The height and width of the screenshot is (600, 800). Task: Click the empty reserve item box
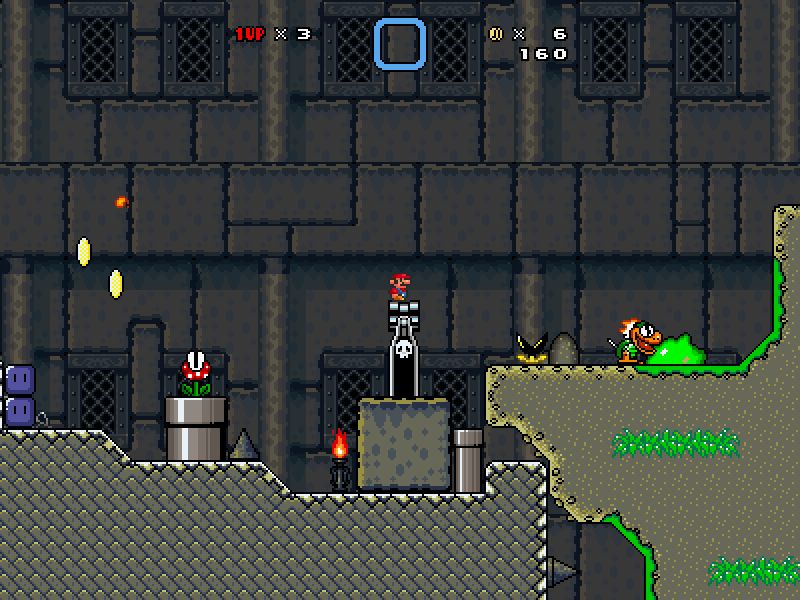point(400,44)
